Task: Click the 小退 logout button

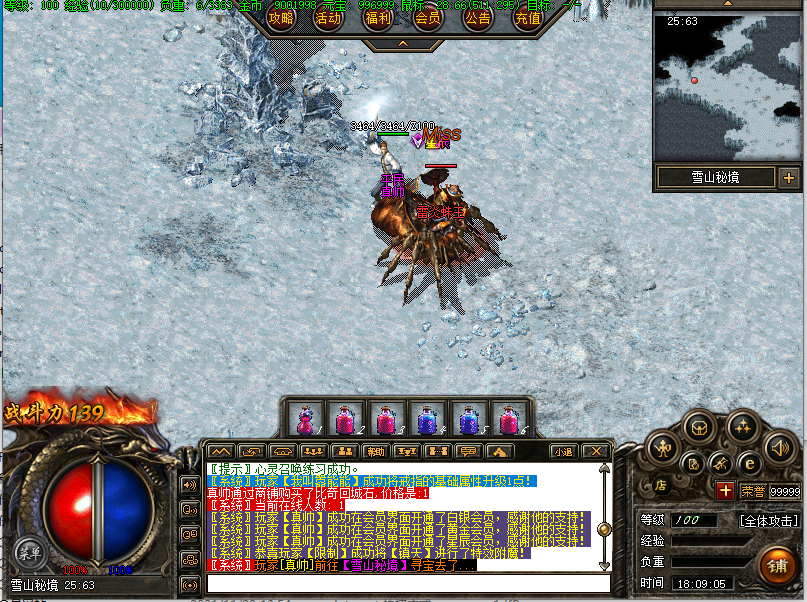Action: coord(563,451)
